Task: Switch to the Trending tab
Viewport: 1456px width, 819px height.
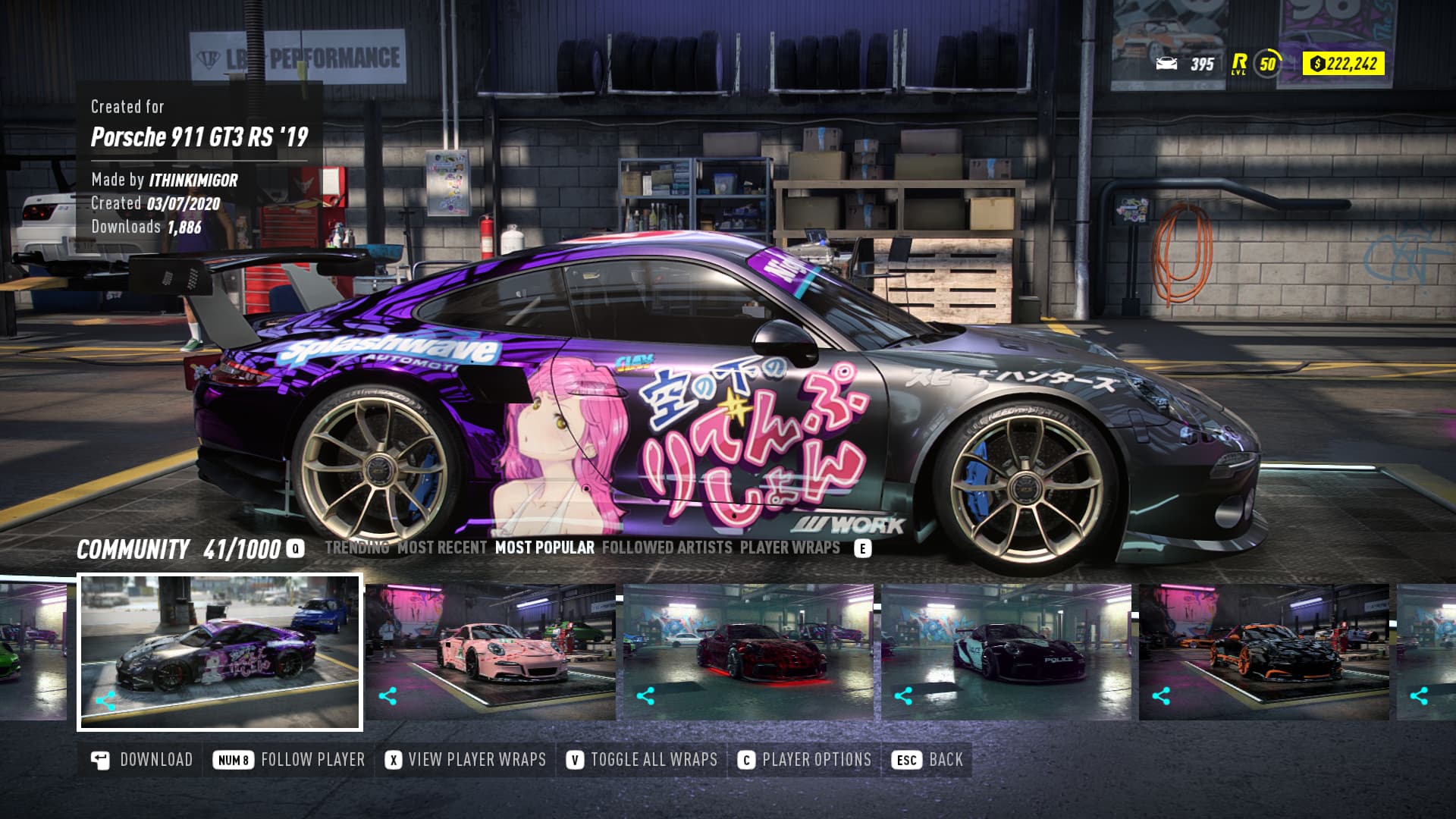Action: (356, 548)
